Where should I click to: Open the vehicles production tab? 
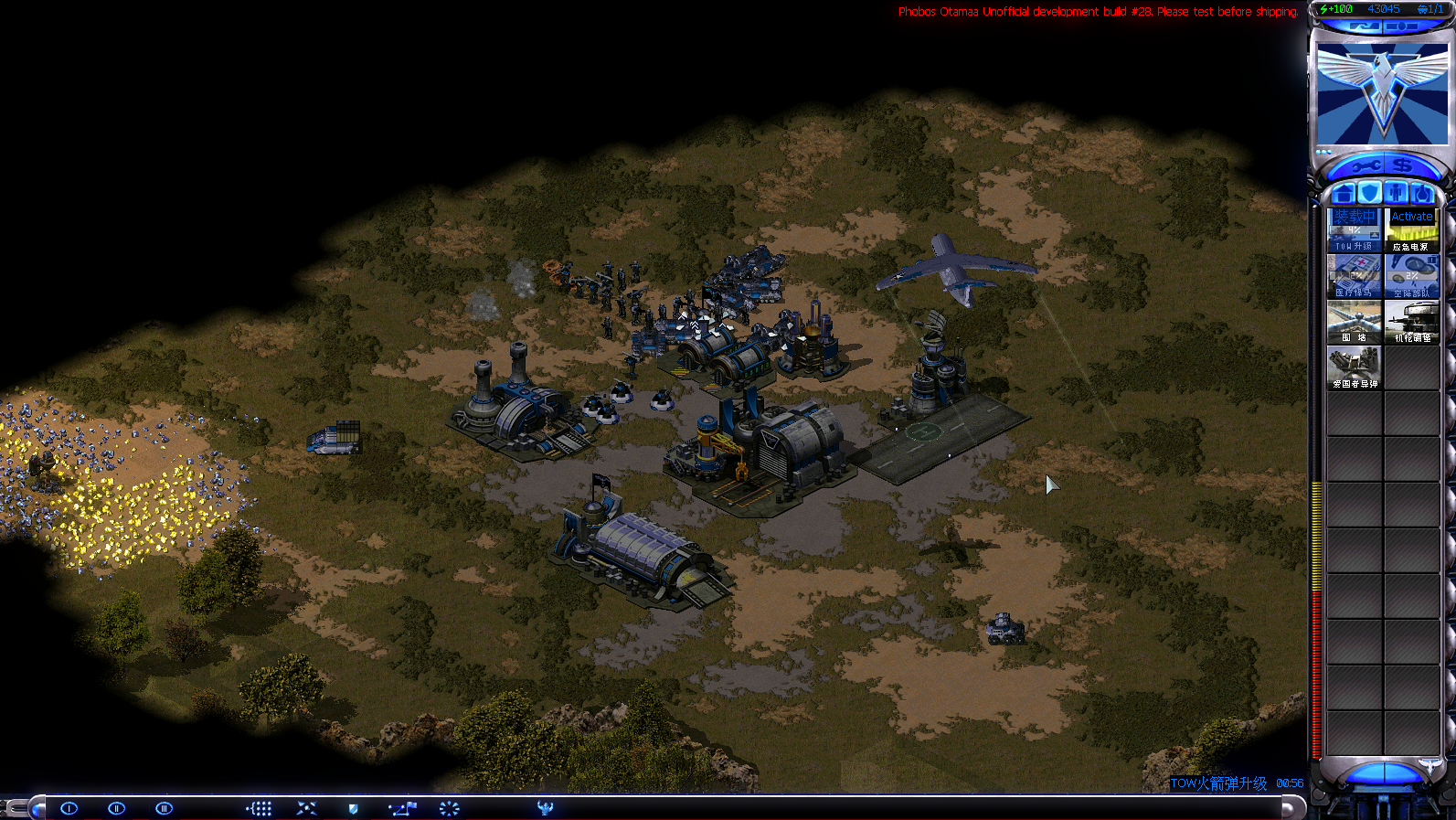point(1422,194)
